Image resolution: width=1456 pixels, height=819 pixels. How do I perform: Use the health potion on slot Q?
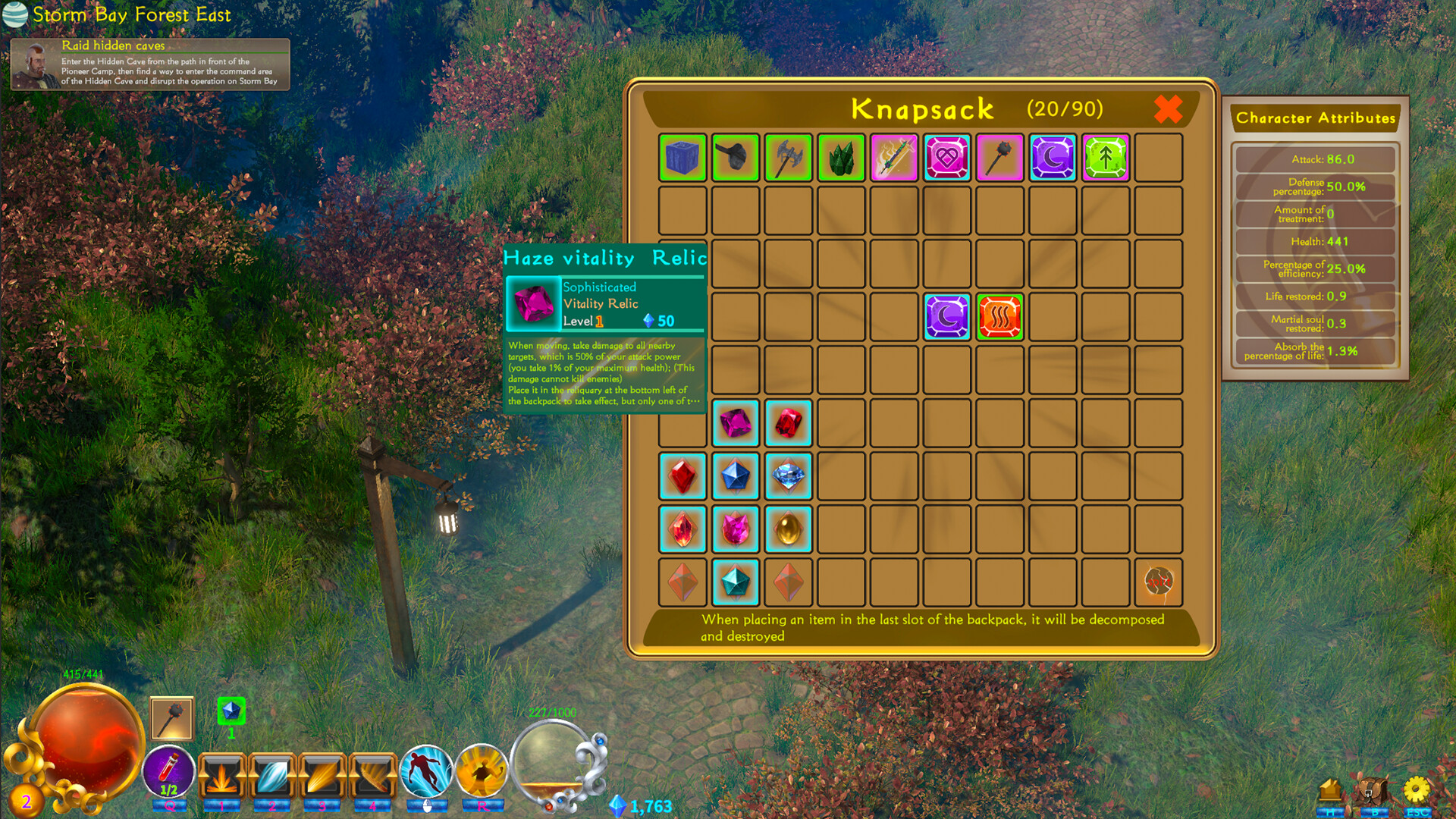(x=168, y=772)
